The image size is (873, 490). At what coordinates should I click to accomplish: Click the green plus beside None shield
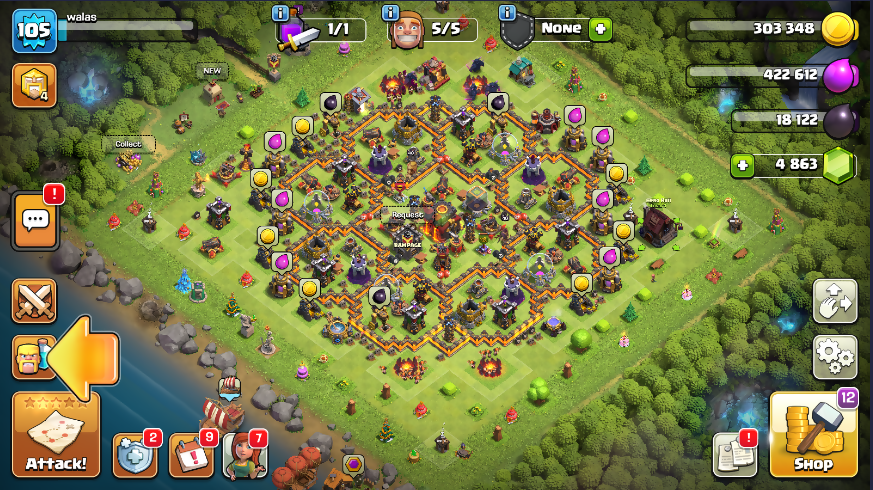(600, 29)
